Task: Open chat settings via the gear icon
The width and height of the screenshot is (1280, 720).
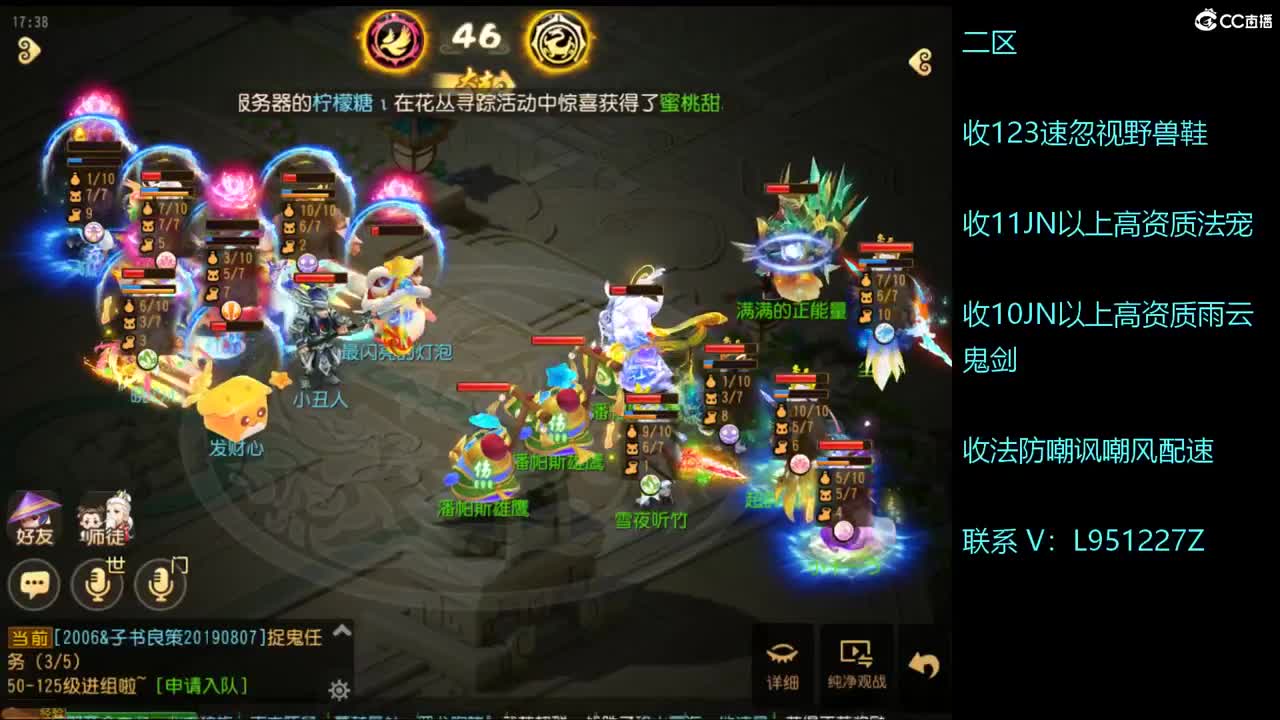Action: pyautogui.click(x=338, y=690)
